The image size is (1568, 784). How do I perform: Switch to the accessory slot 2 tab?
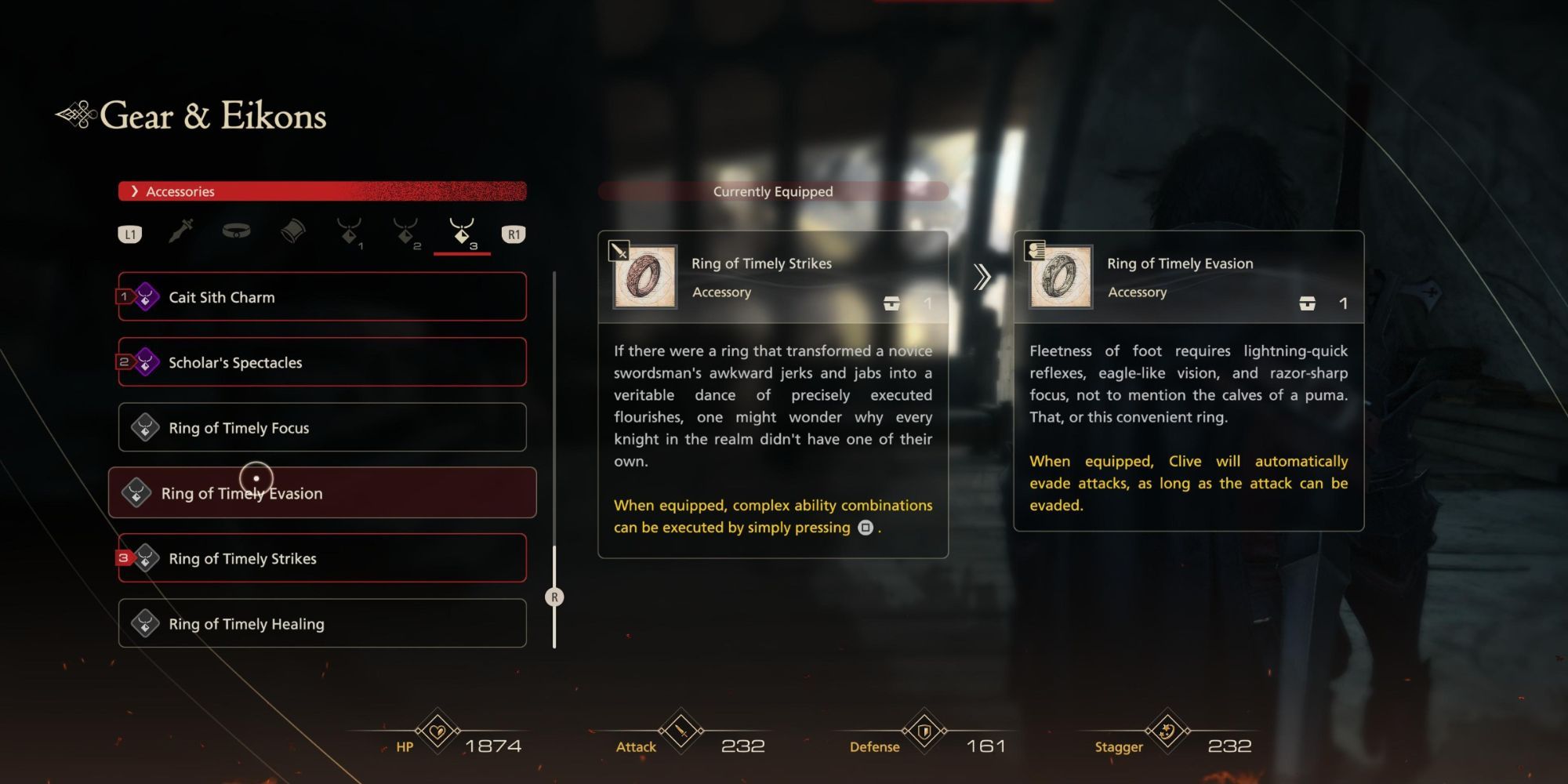coord(406,233)
